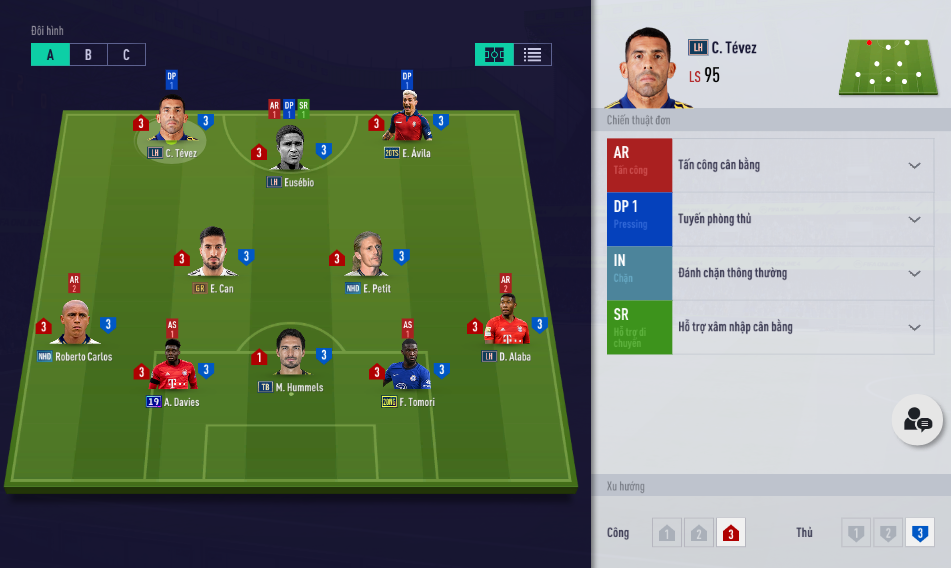
Task: Show the pitch formation view
Action: [494, 55]
